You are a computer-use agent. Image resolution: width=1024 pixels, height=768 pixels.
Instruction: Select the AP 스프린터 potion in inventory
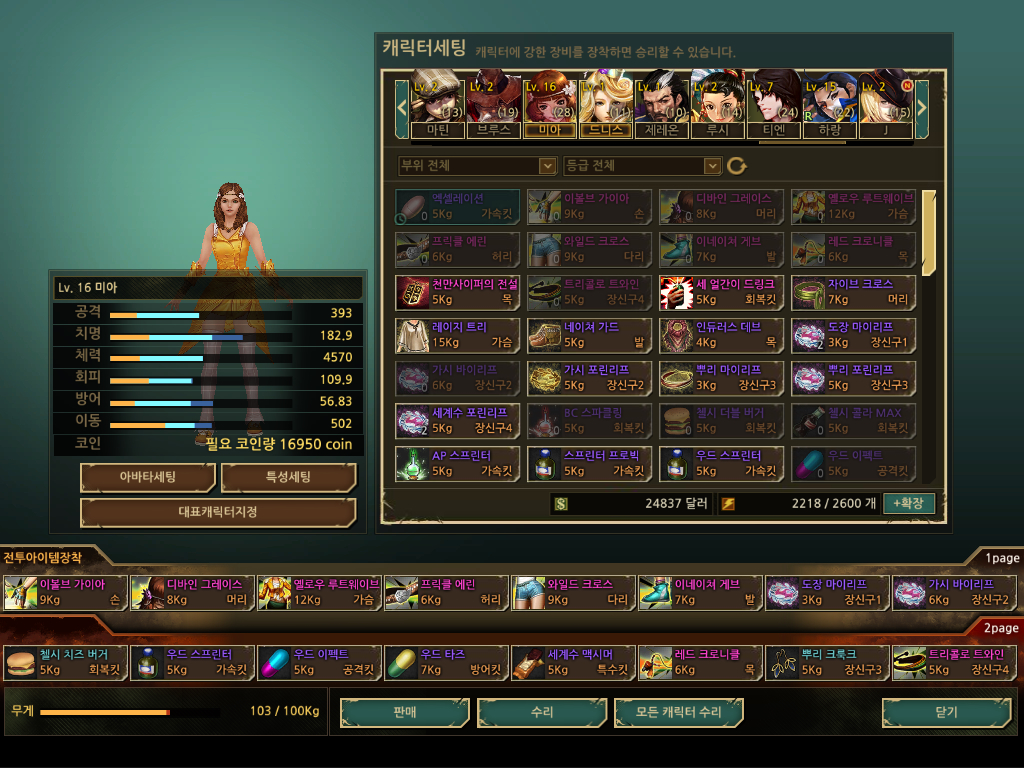pos(458,462)
